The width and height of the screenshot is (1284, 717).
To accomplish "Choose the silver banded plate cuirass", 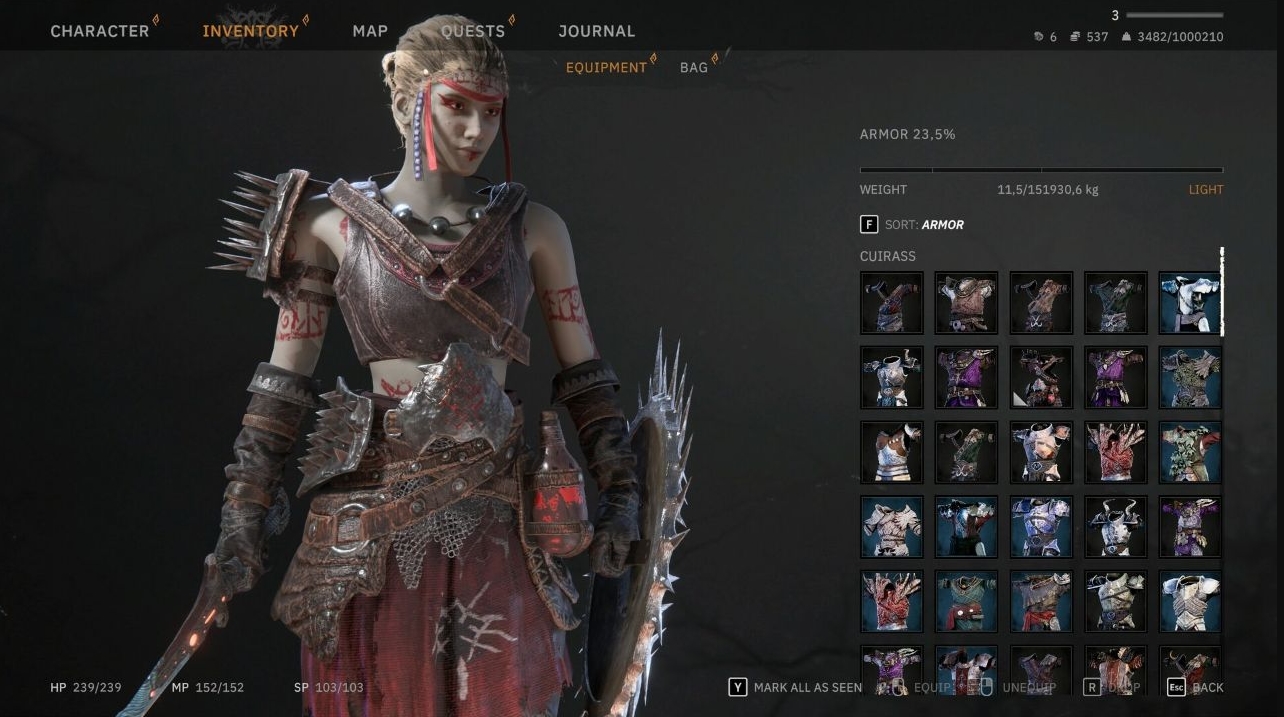I will pyautogui.click(x=1190, y=602).
